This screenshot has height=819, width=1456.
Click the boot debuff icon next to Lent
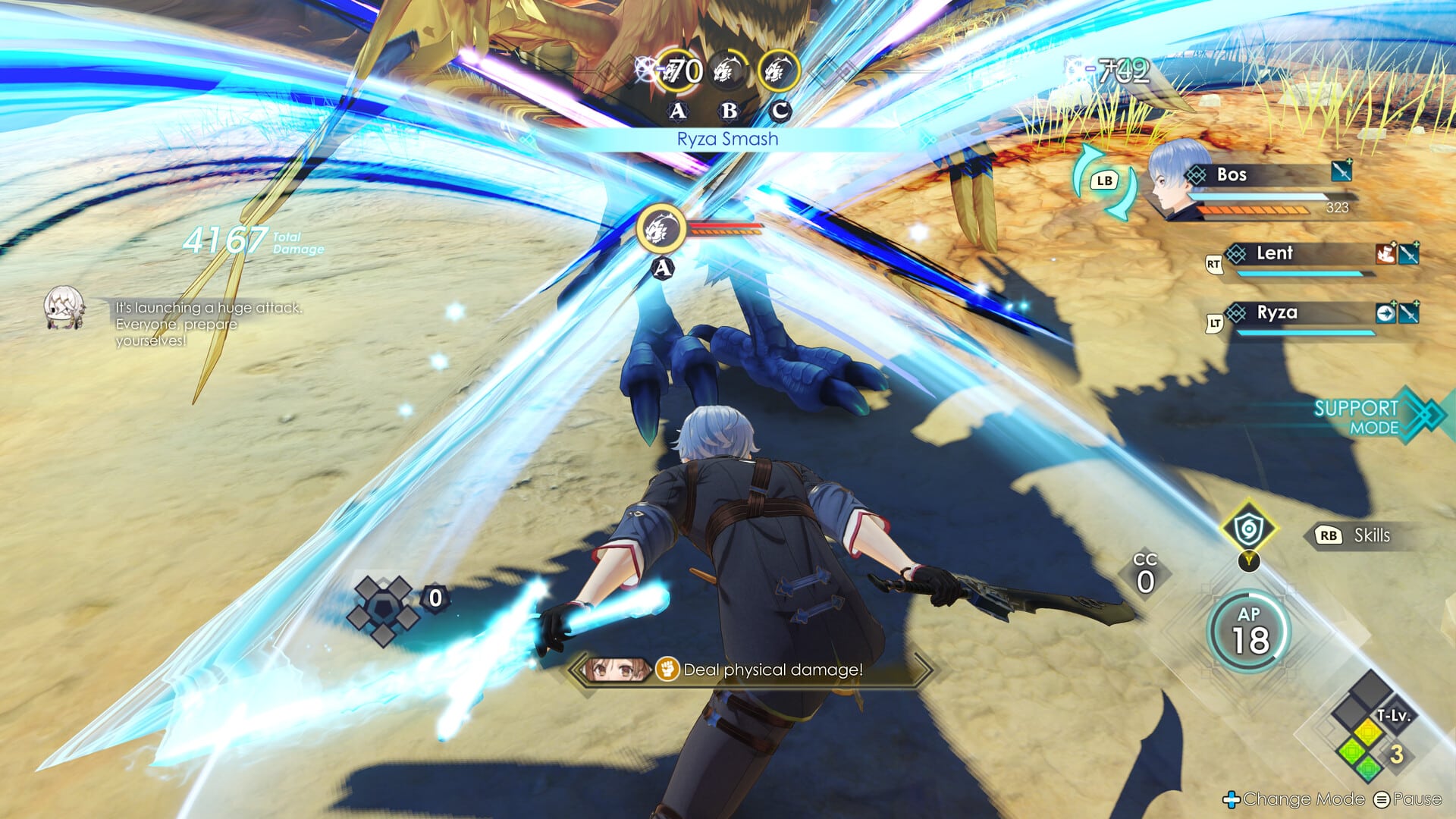click(1385, 254)
